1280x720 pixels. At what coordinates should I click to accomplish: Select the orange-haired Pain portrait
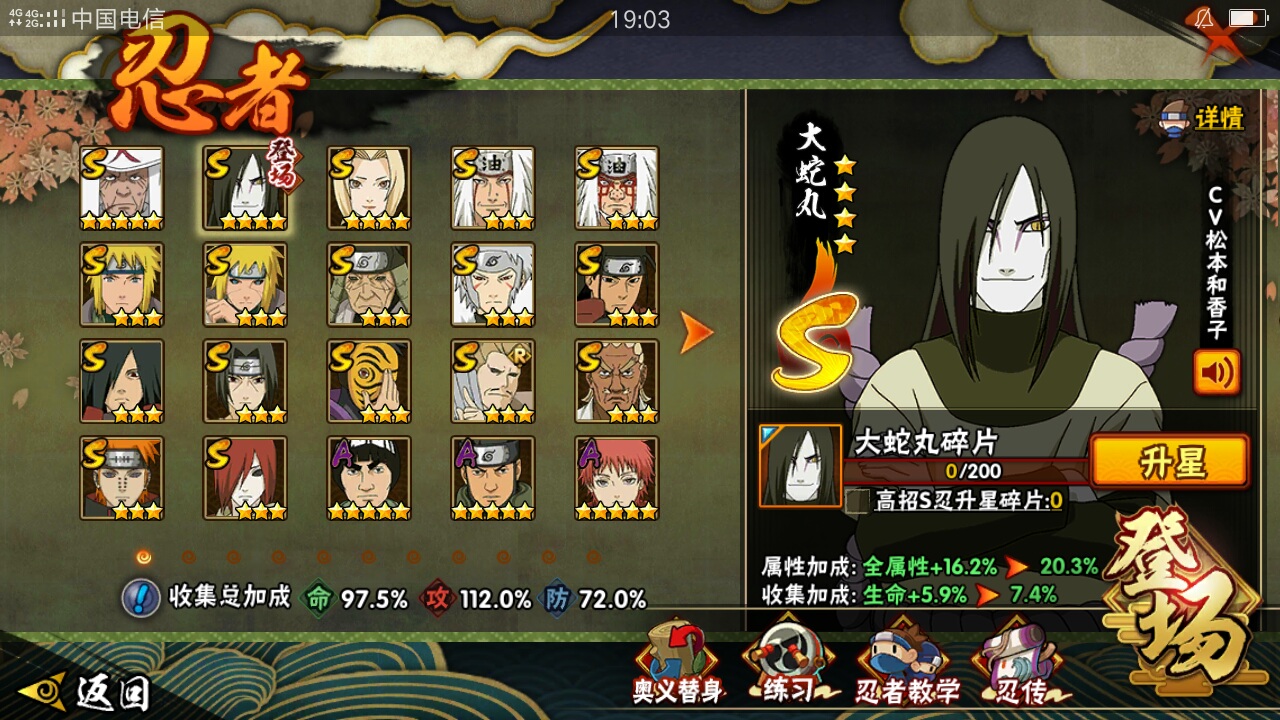122,478
